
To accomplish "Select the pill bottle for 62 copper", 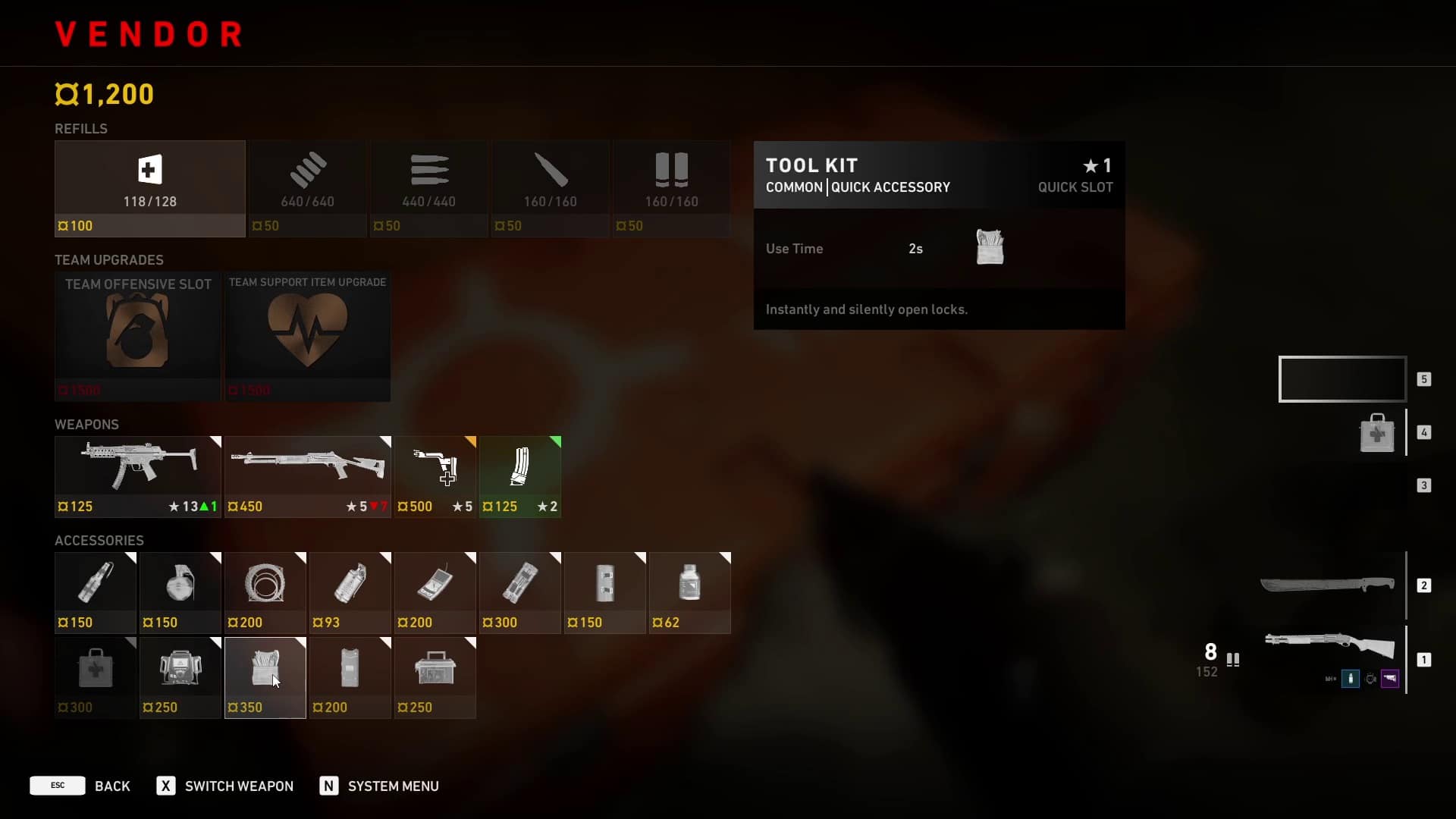I will 689,592.
